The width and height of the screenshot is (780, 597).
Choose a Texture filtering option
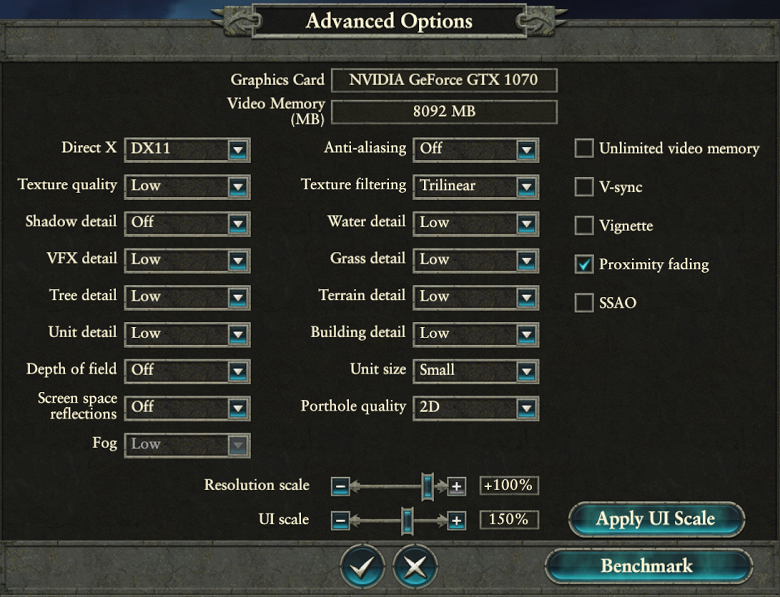click(475, 186)
